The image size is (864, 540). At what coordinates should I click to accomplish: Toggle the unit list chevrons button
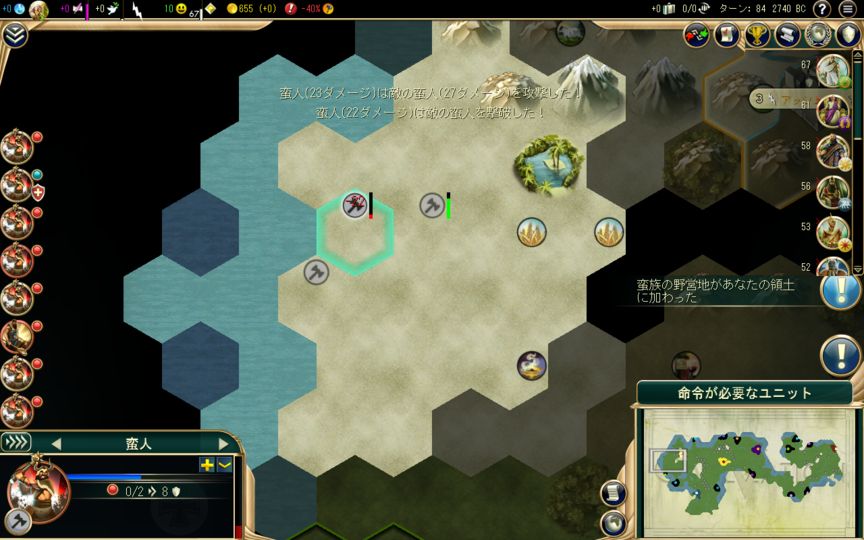coord(16,442)
